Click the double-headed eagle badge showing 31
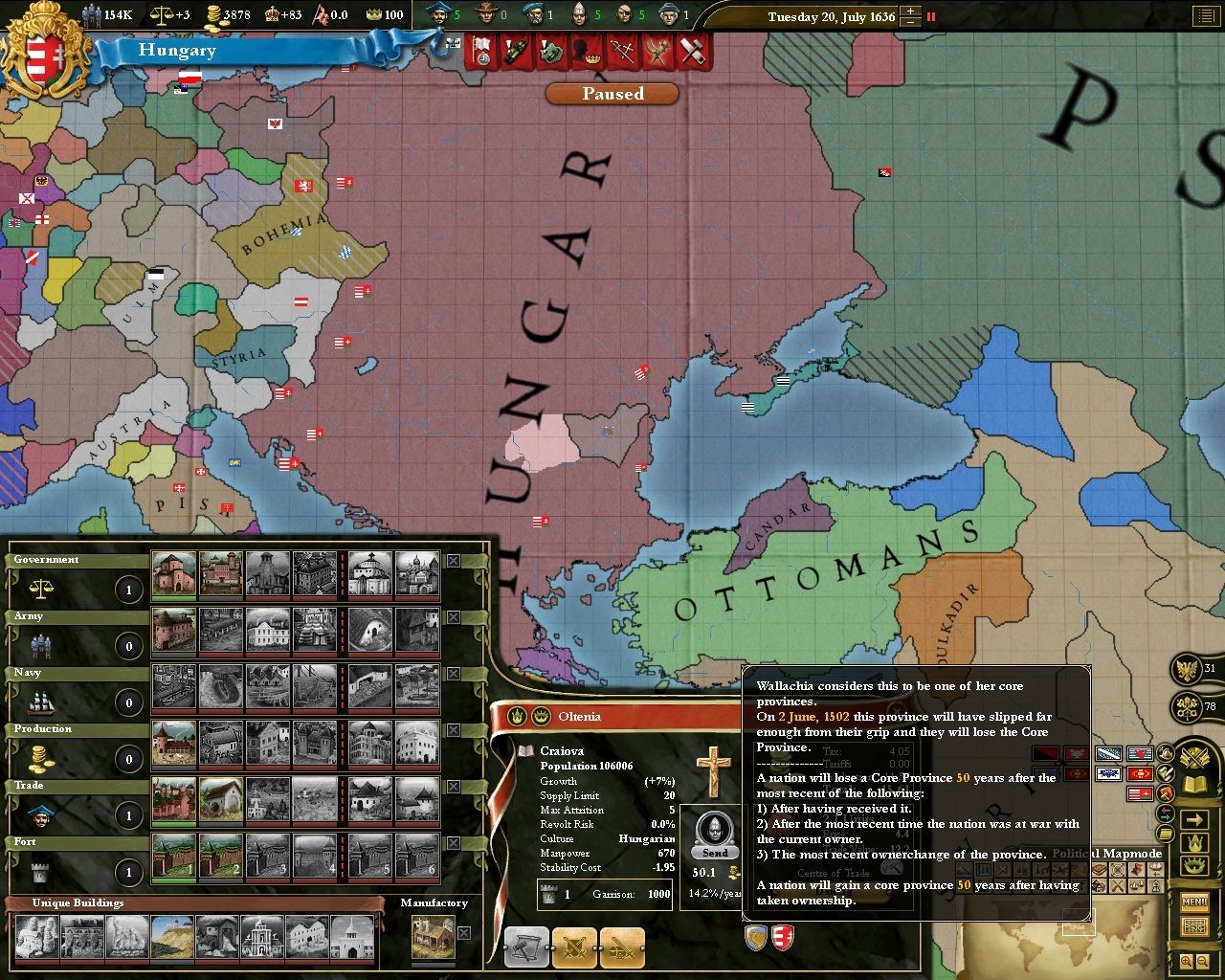The image size is (1225, 980). [x=1187, y=670]
